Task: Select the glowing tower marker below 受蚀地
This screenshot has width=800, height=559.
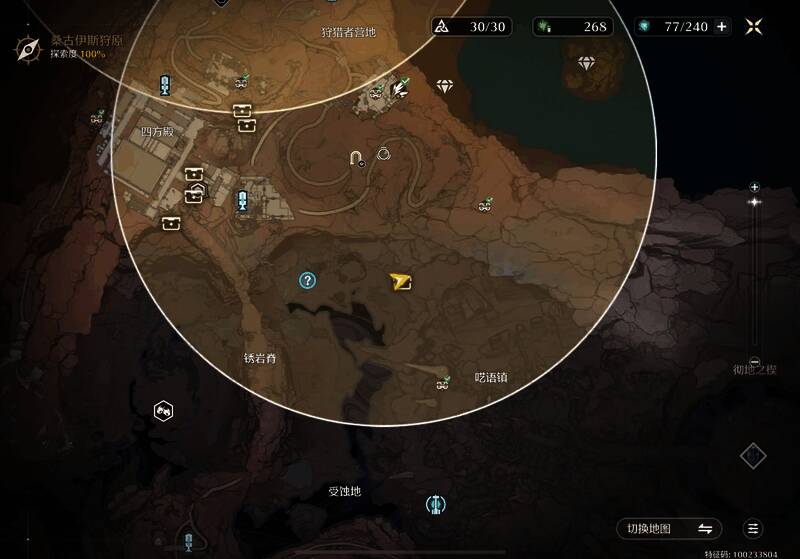Action: 435,504
